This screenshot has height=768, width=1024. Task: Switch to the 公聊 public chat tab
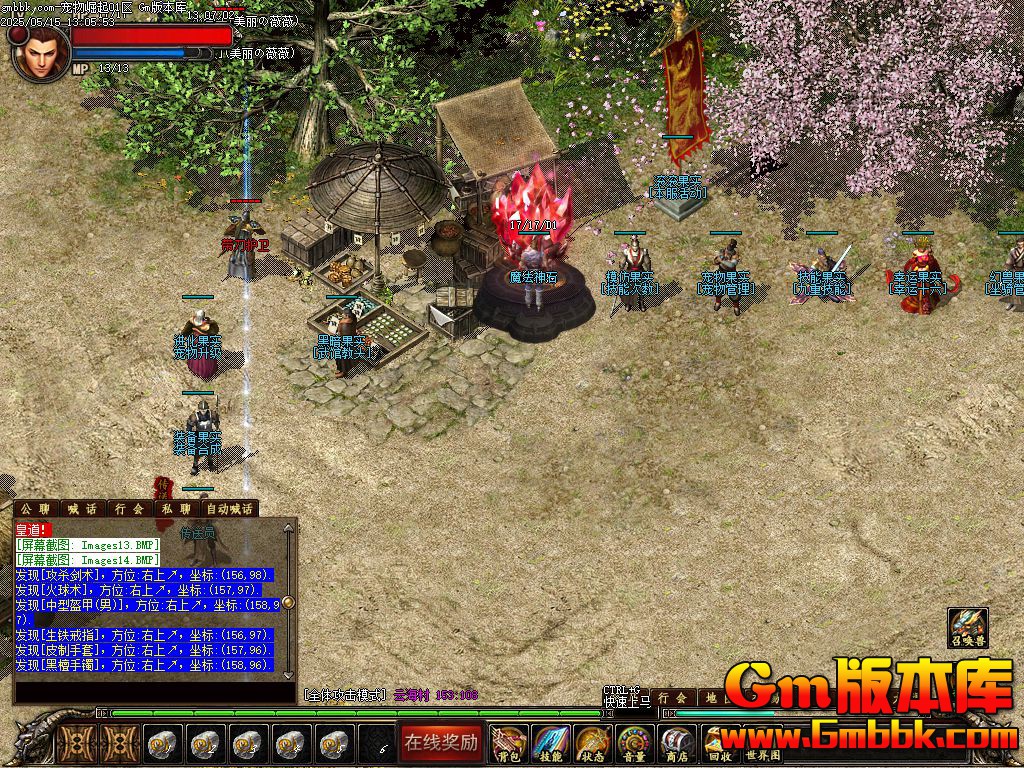click(x=35, y=509)
